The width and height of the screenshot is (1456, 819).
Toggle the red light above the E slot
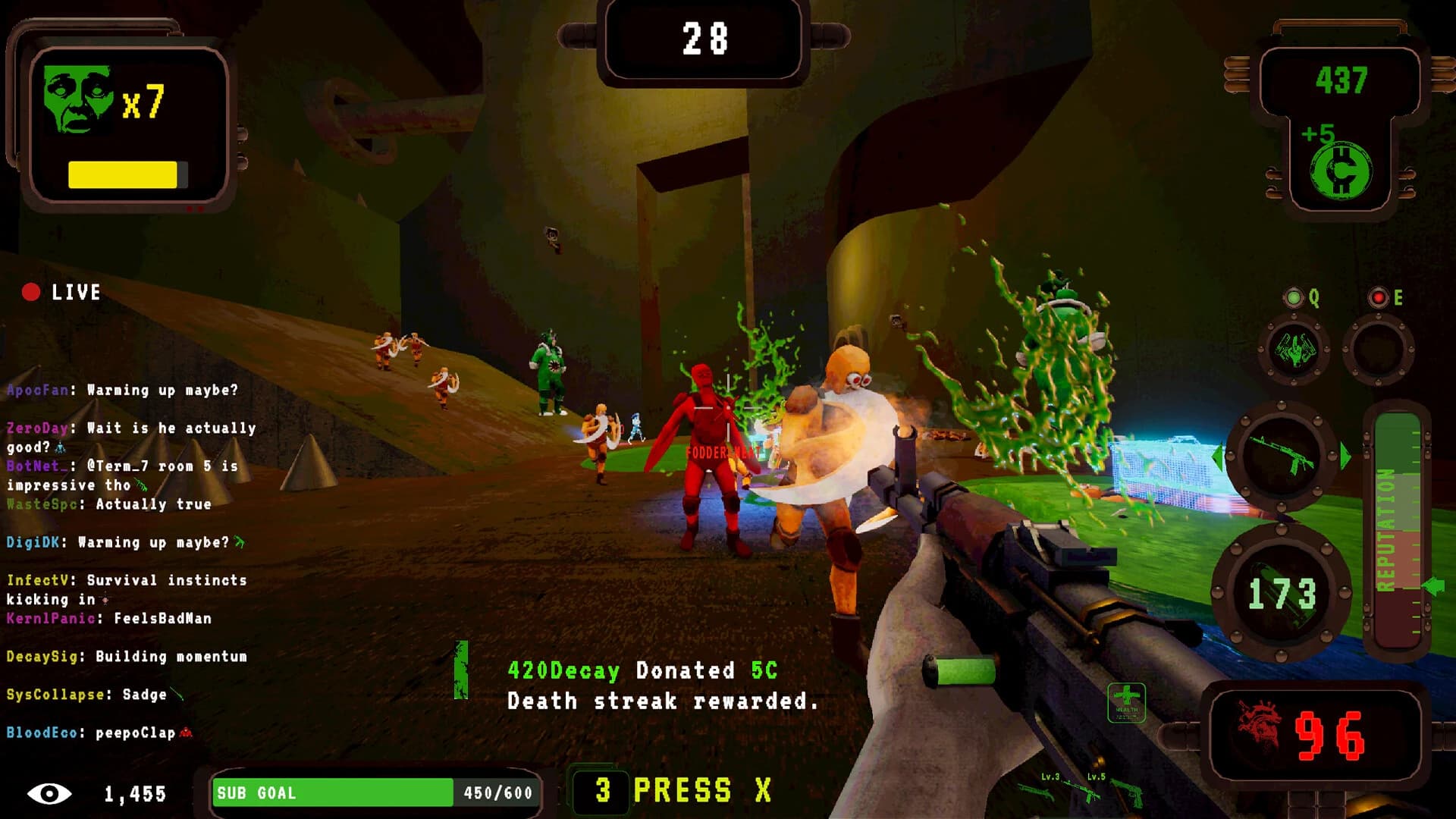tap(1377, 297)
